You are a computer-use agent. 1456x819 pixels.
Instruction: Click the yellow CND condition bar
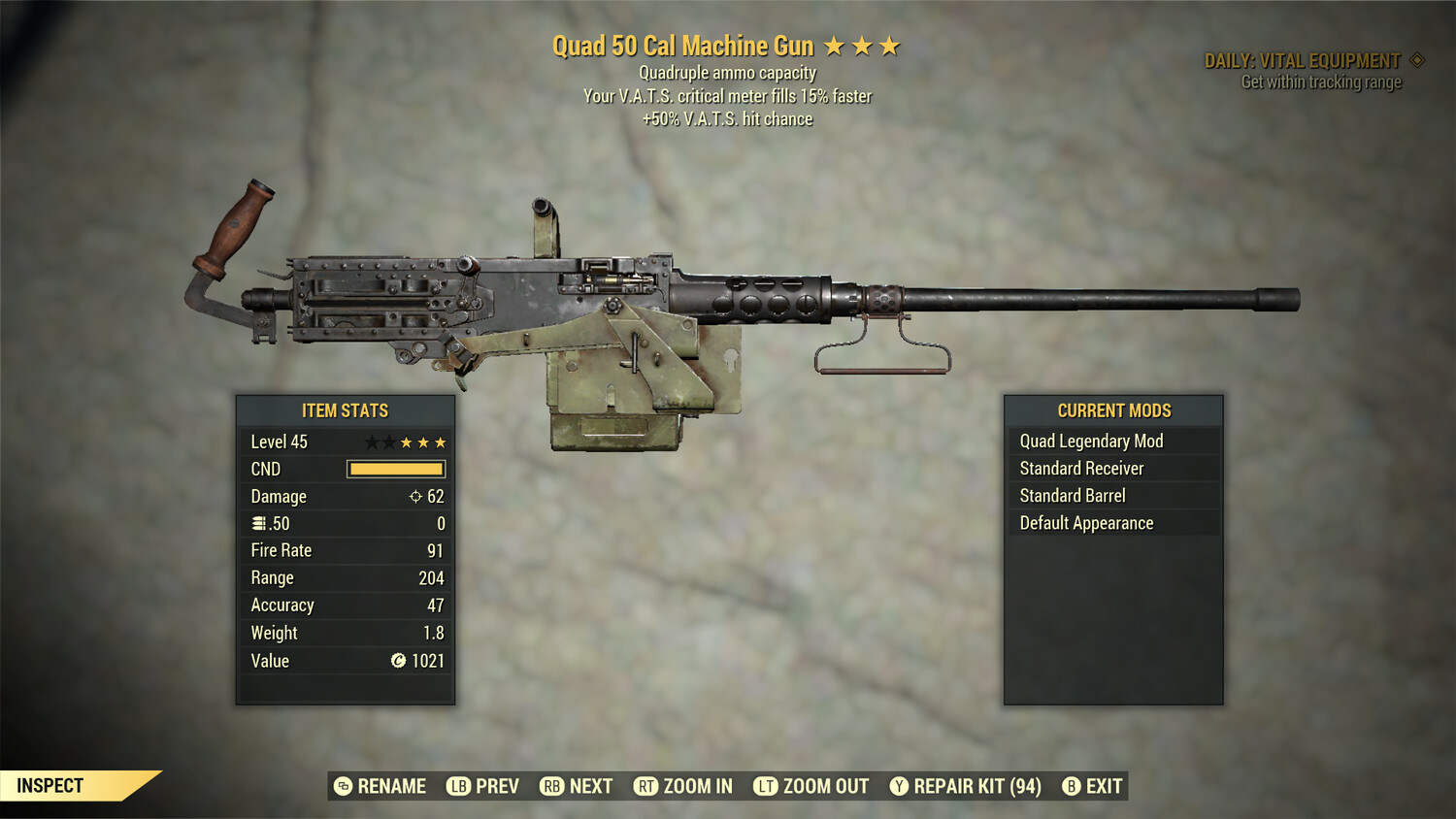click(395, 469)
